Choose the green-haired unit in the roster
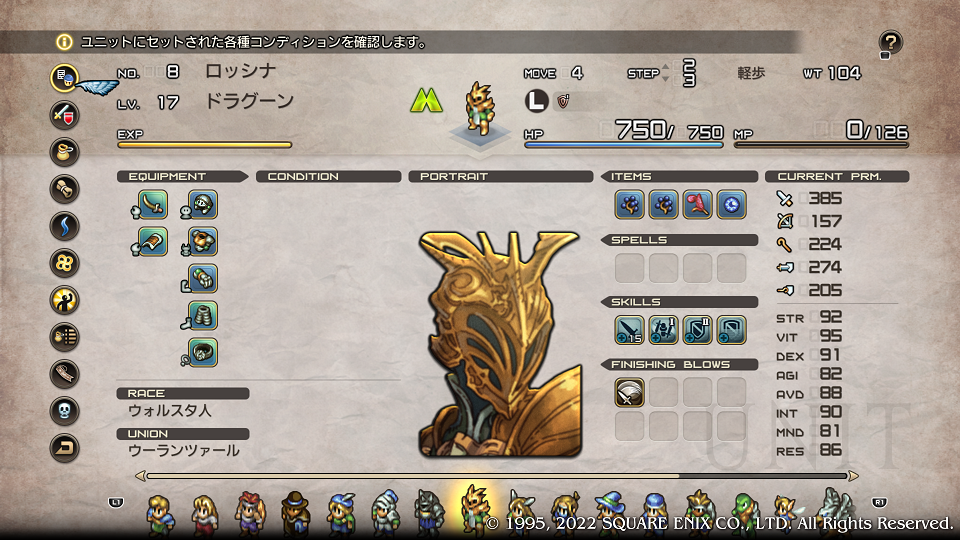This screenshot has height=540, width=960. pos(741,512)
